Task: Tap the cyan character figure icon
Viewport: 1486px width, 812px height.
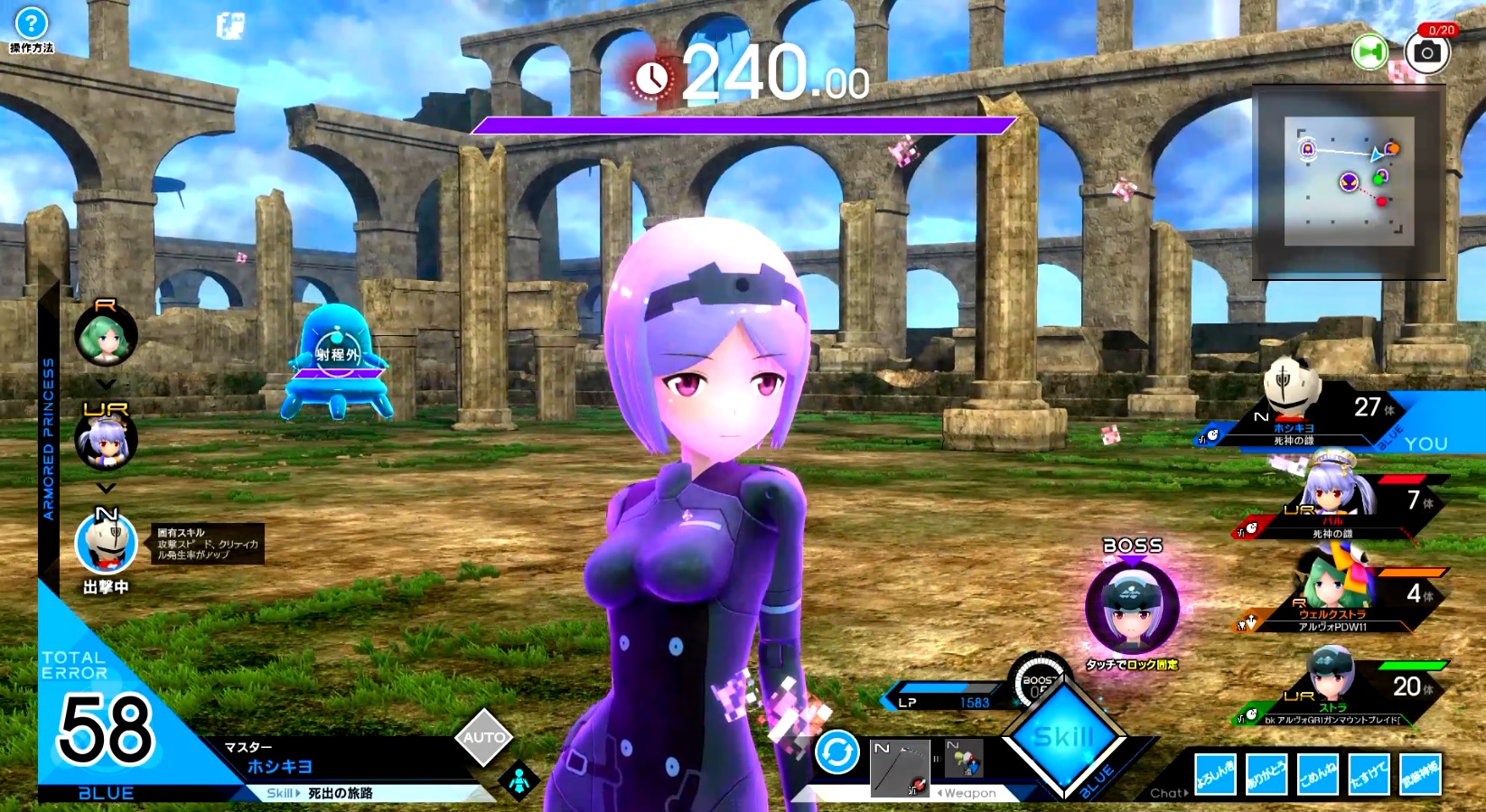Action: 519,781
